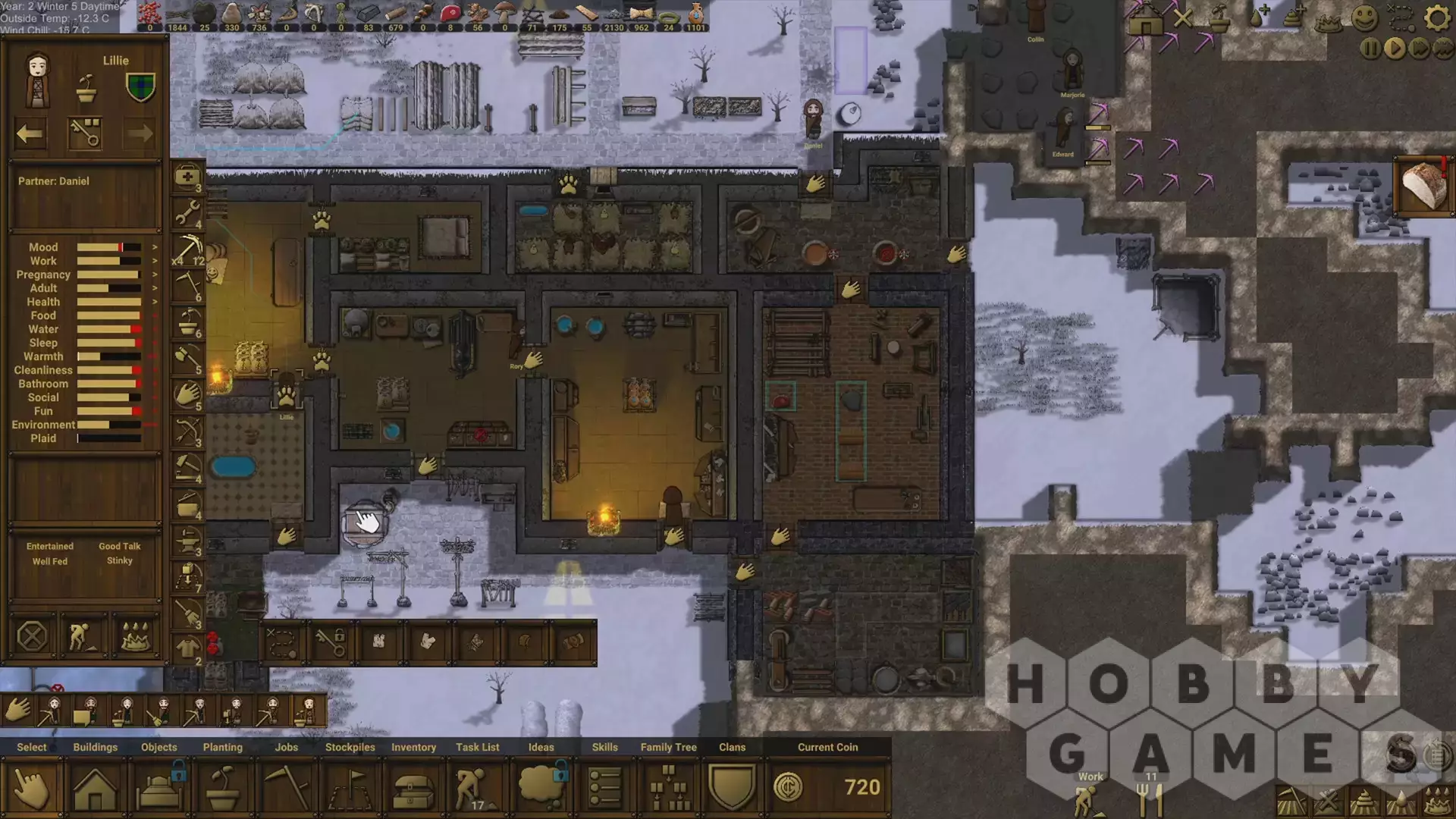Open the Planting menu
The image size is (1456, 819).
223,789
